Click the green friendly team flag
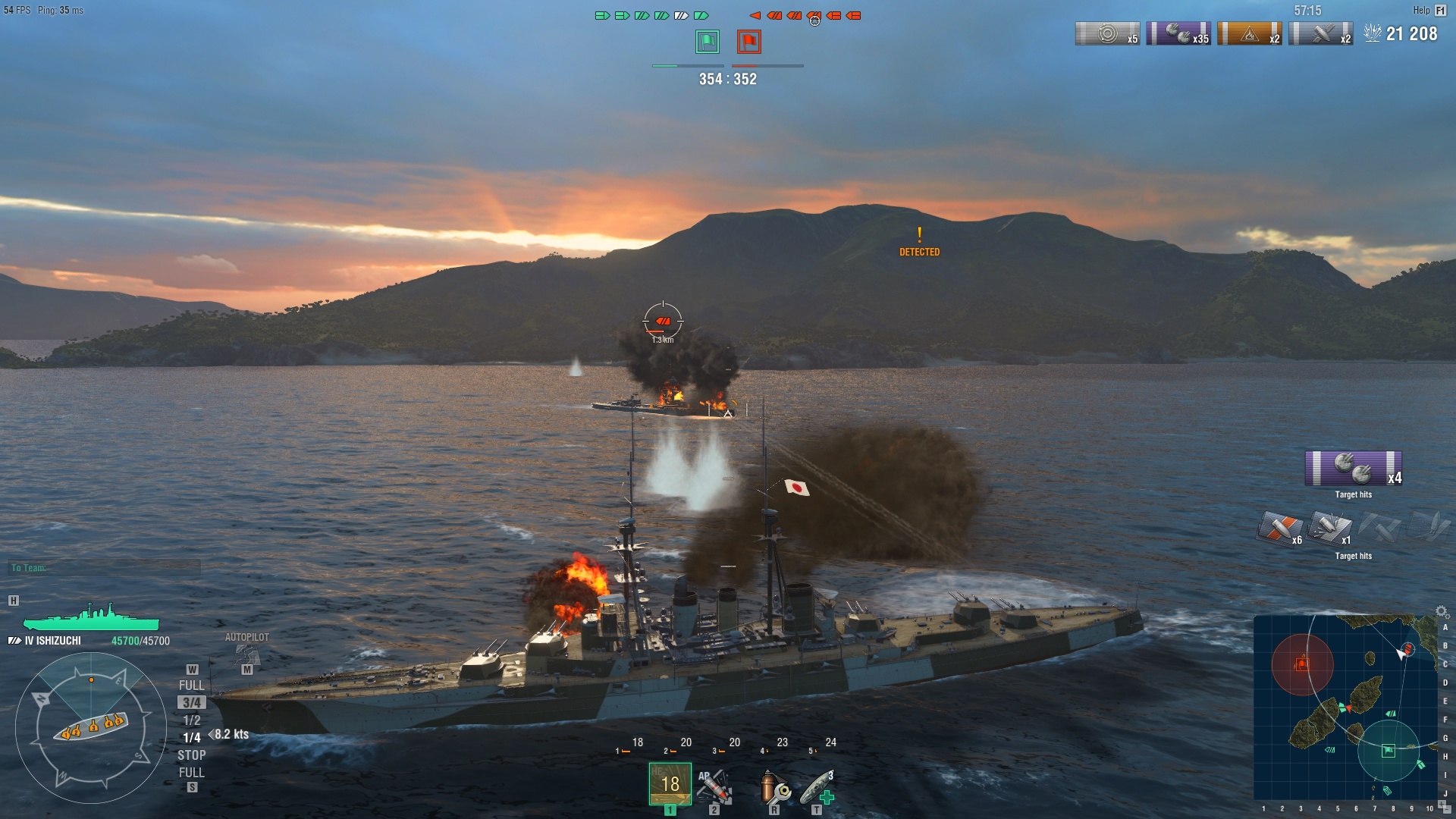Viewport: 1456px width, 819px height. click(706, 43)
